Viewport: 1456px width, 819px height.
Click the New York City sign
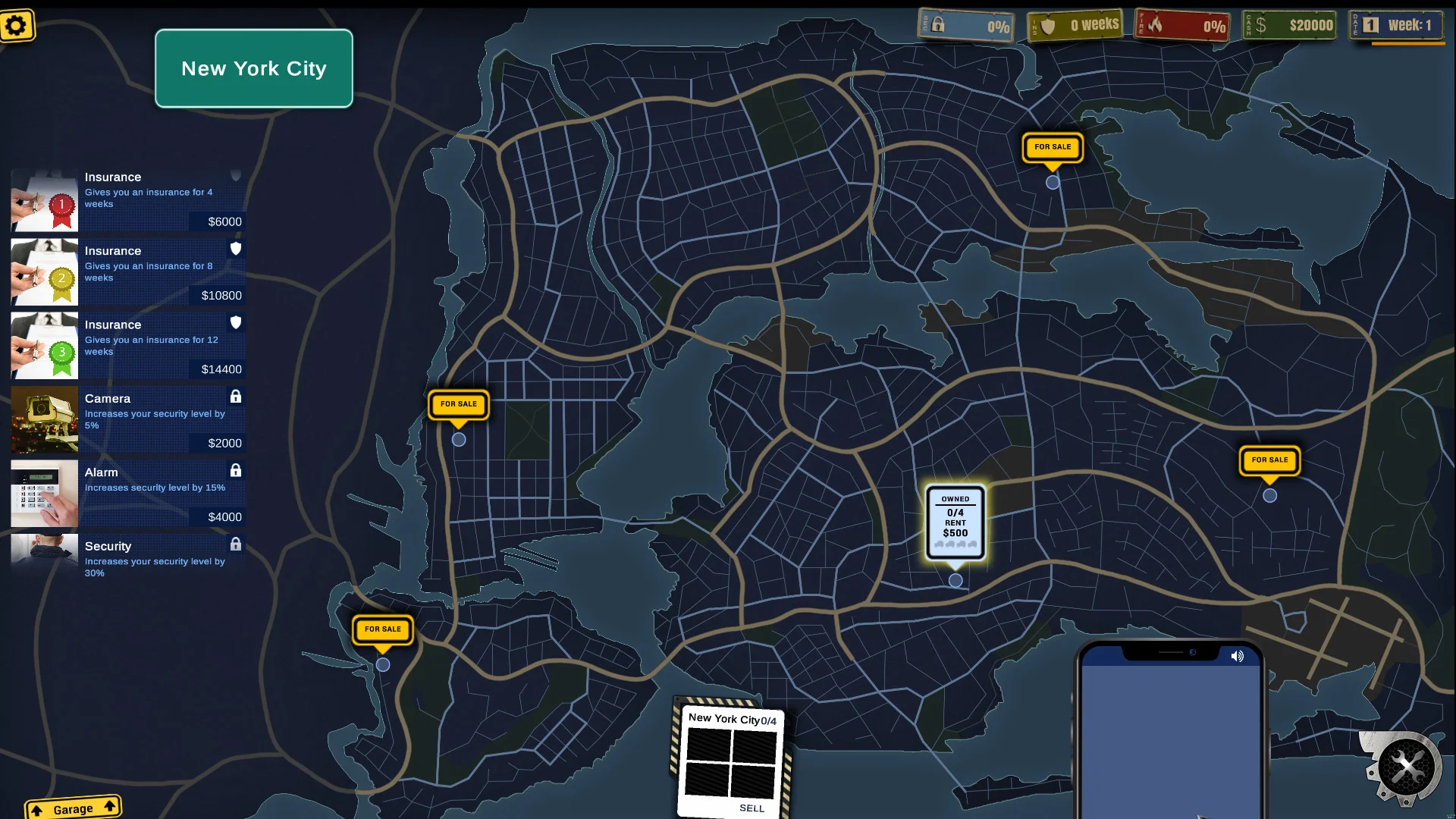(253, 68)
